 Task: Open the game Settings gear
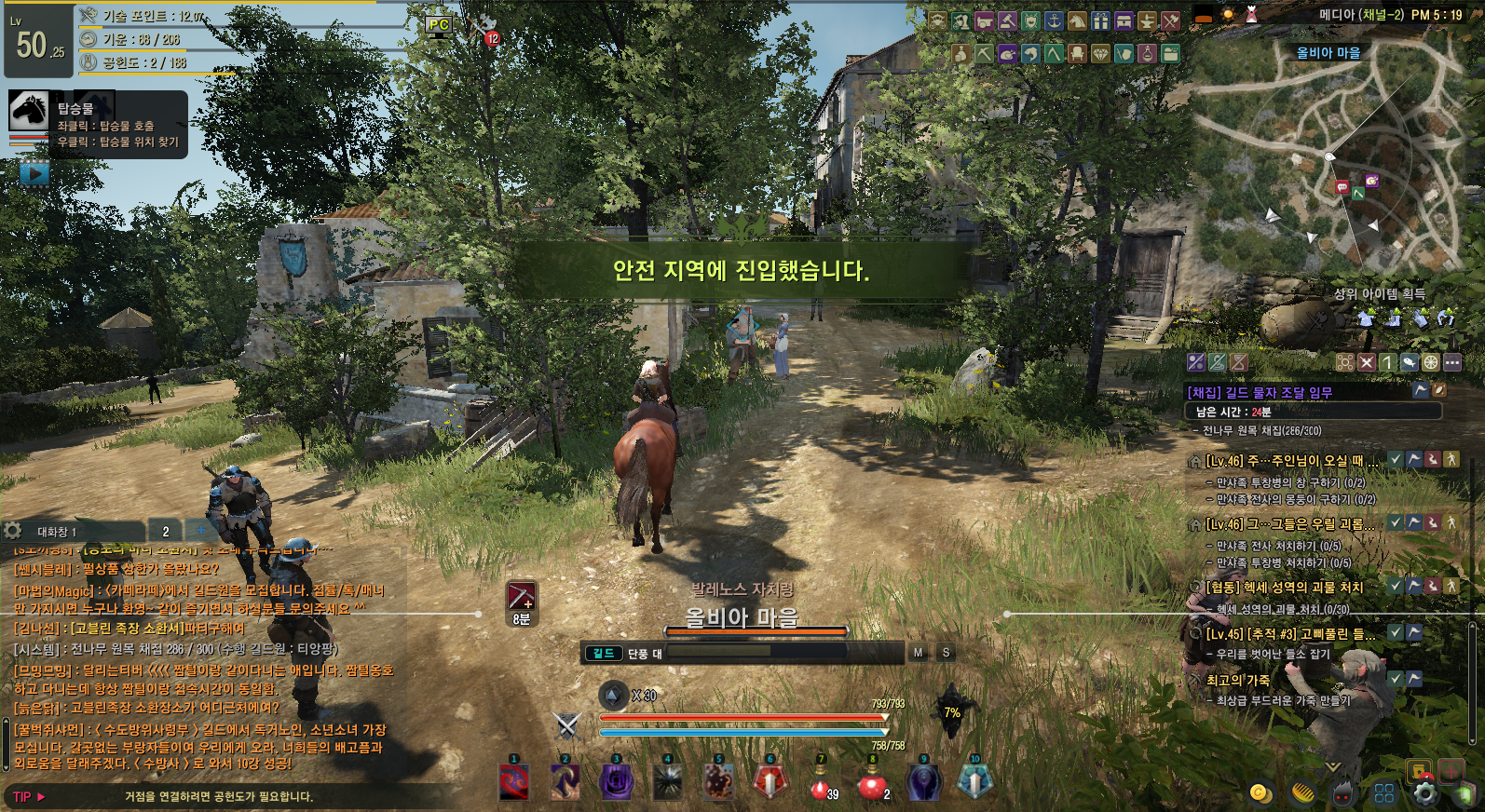1425,792
